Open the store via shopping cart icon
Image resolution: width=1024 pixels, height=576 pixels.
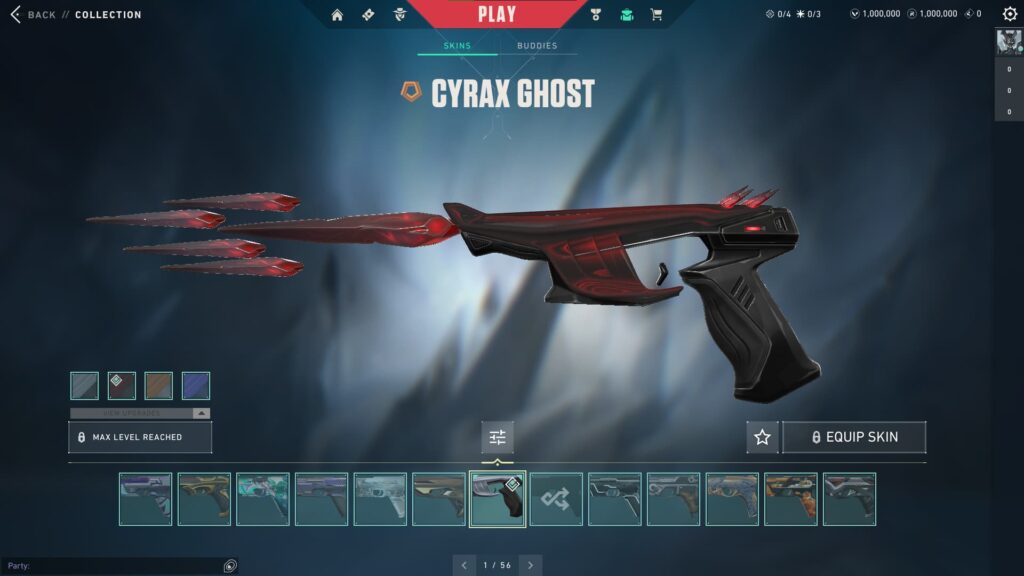point(656,15)
